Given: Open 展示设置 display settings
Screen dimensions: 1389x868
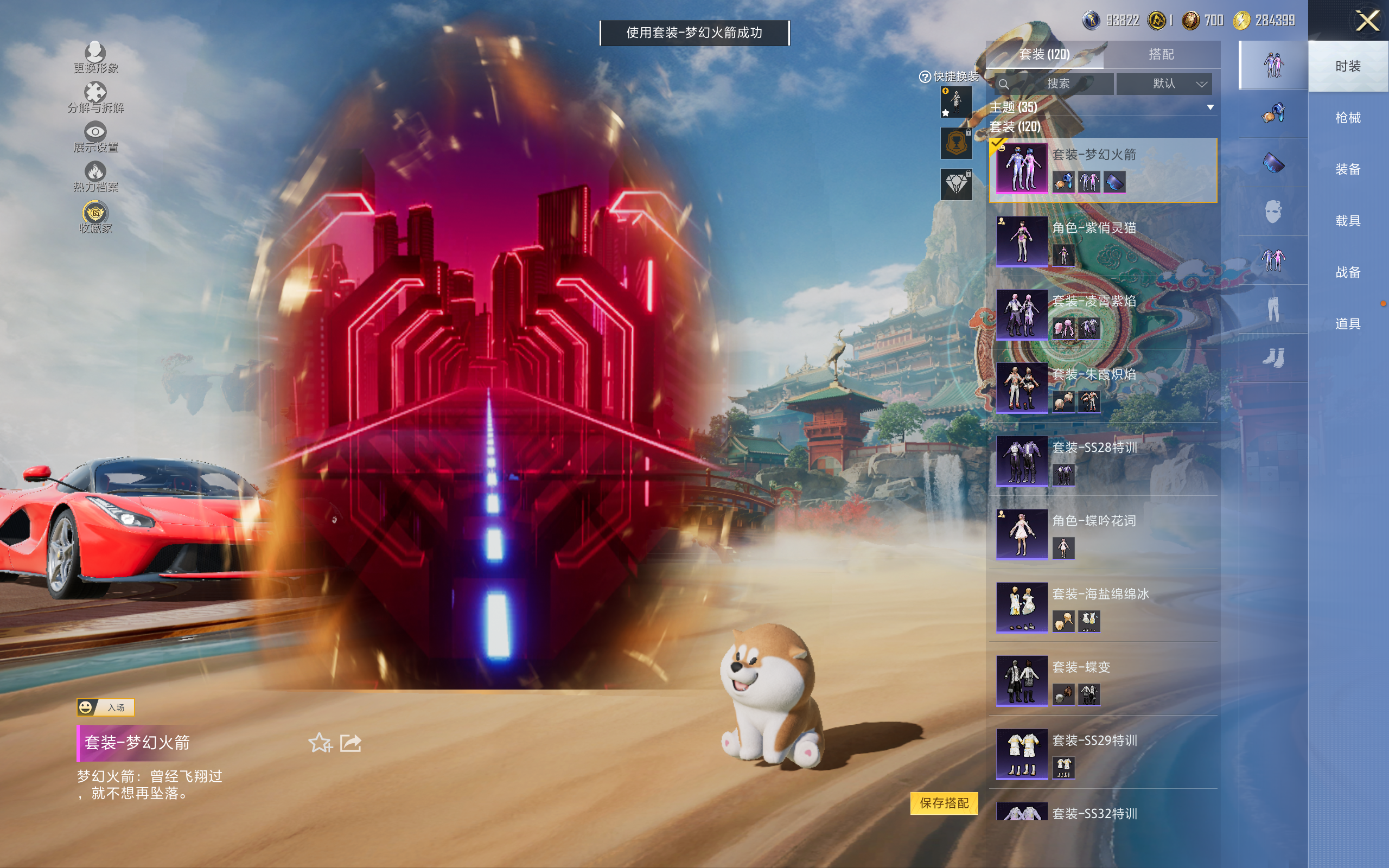Looking at the screenshot, I should (95, 137).
